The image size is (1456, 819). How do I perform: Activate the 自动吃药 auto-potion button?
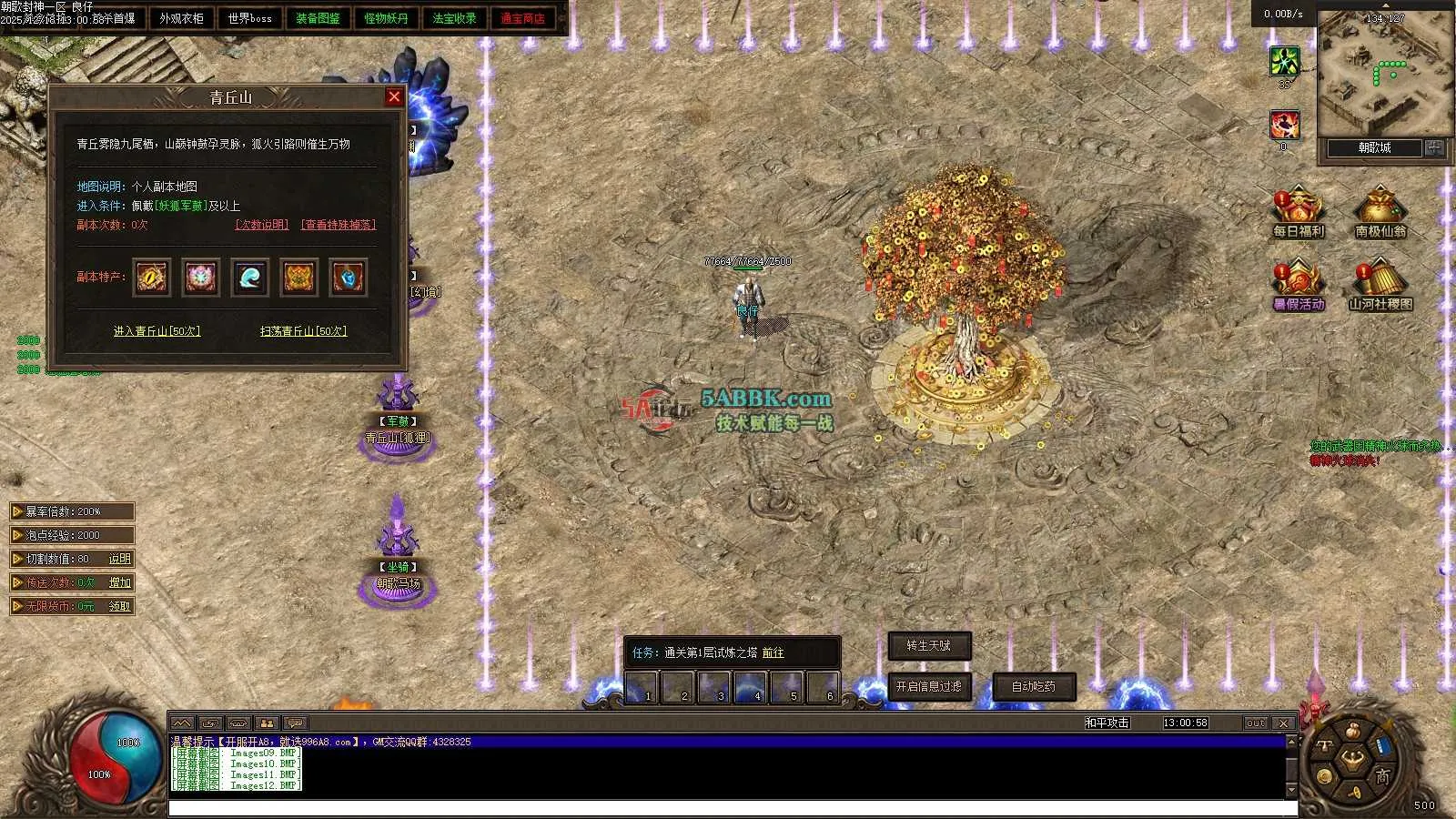pos(1034,686)
